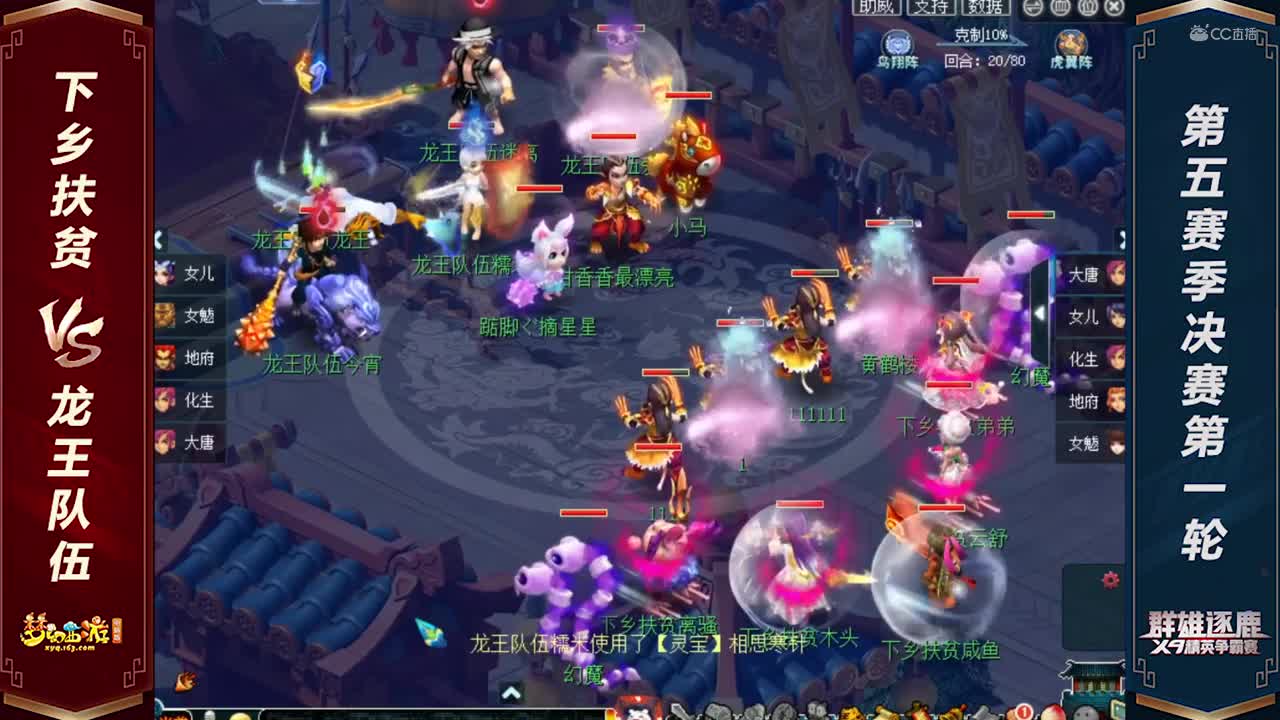Collapse the left team panel with its arrow
Screen dimensions: 1280x720
pyautogui.click(x=158, y=238)
